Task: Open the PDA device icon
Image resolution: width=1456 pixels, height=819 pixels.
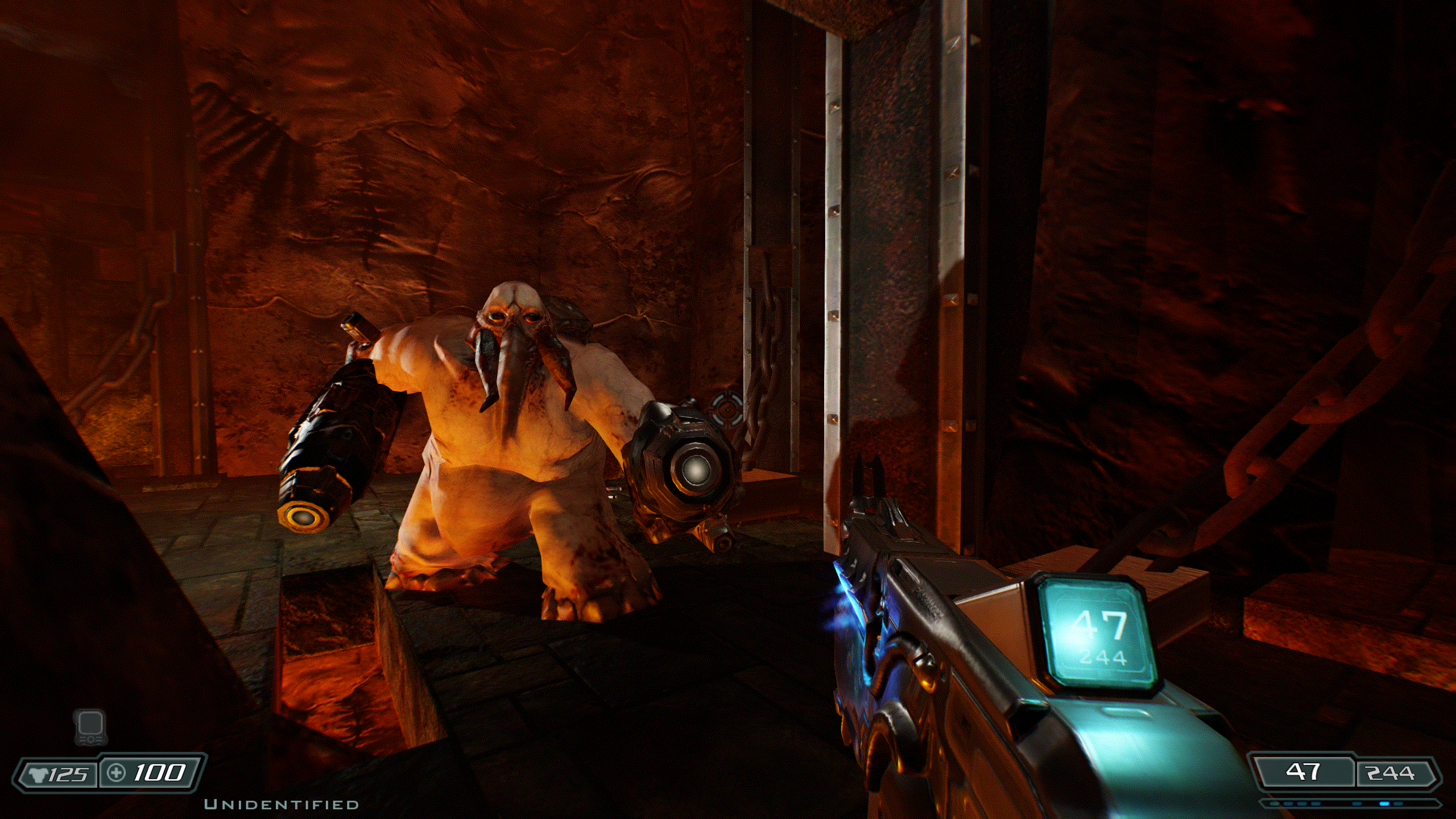Action: pos(90,727)
